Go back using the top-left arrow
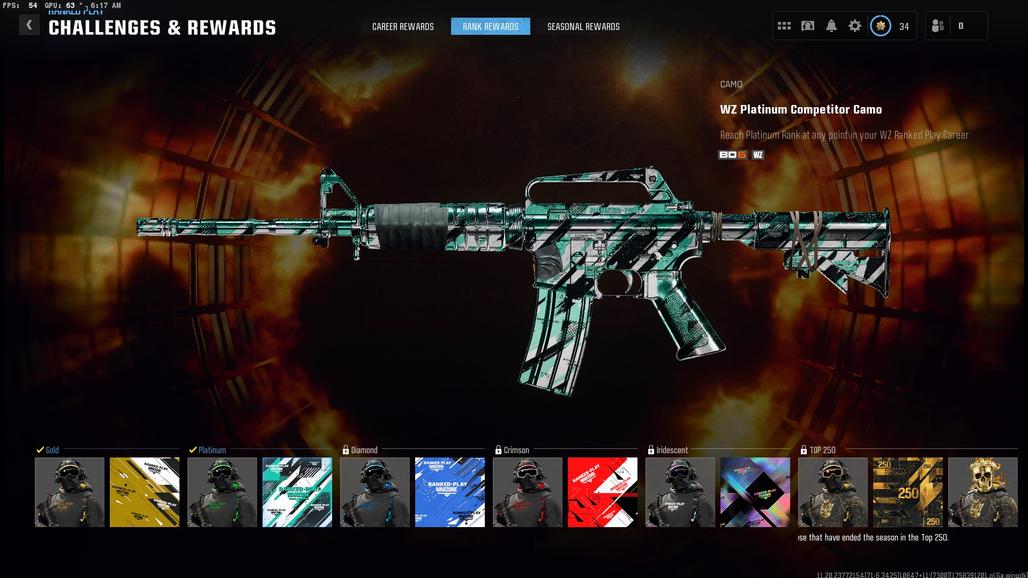This screenshot has width=1028, height=578. tap(29, 25)
